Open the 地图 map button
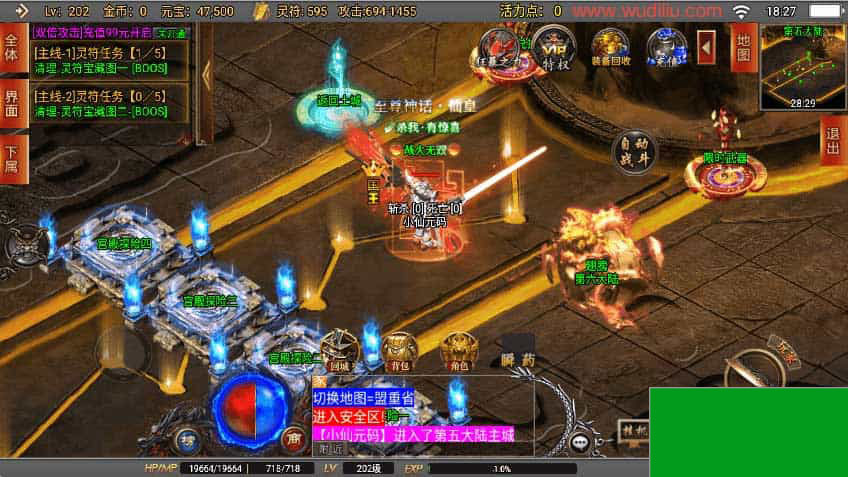Viewport: 848px width, 477px height. point(742,48)
